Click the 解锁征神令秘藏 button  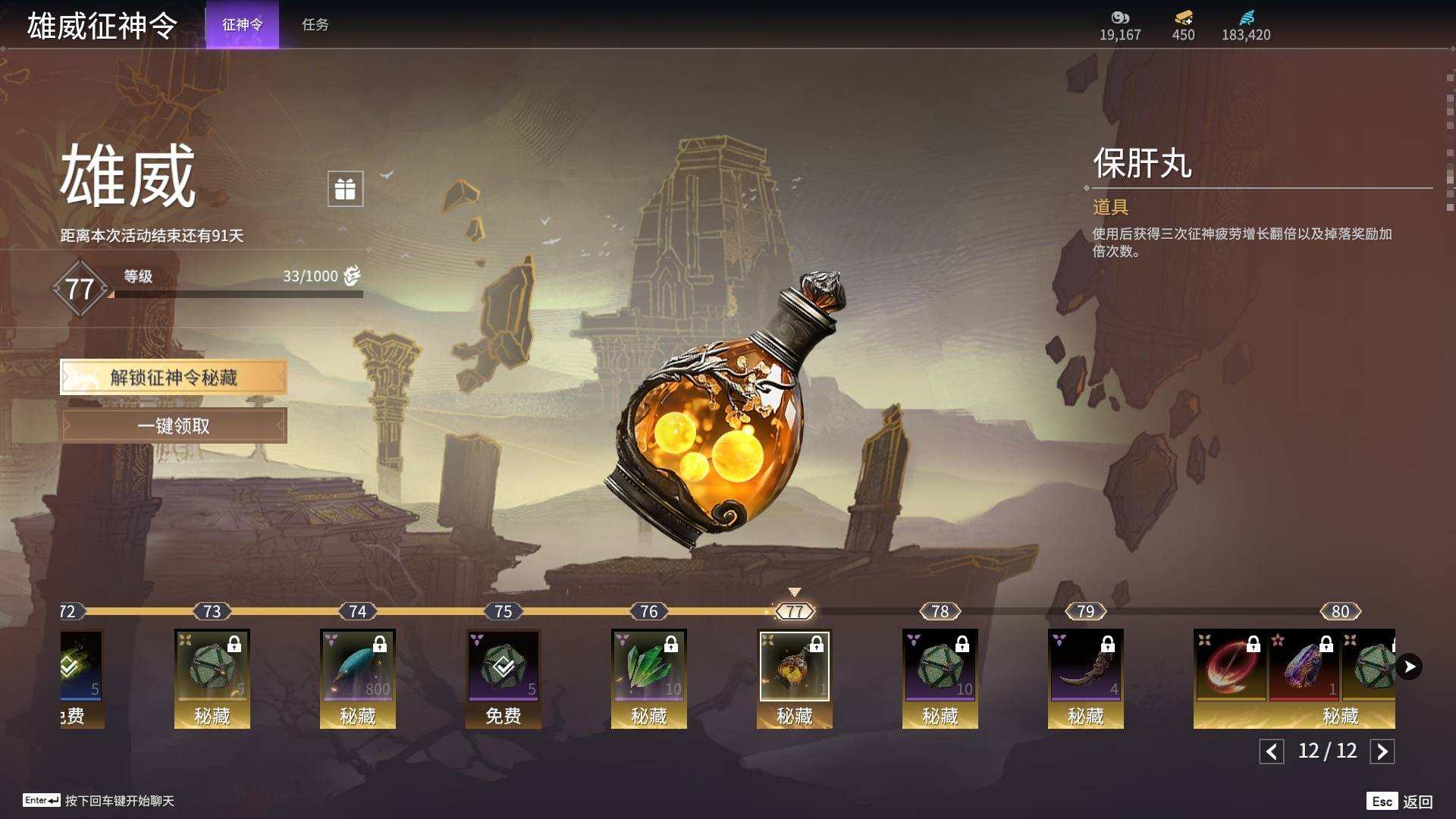[174, 378]
